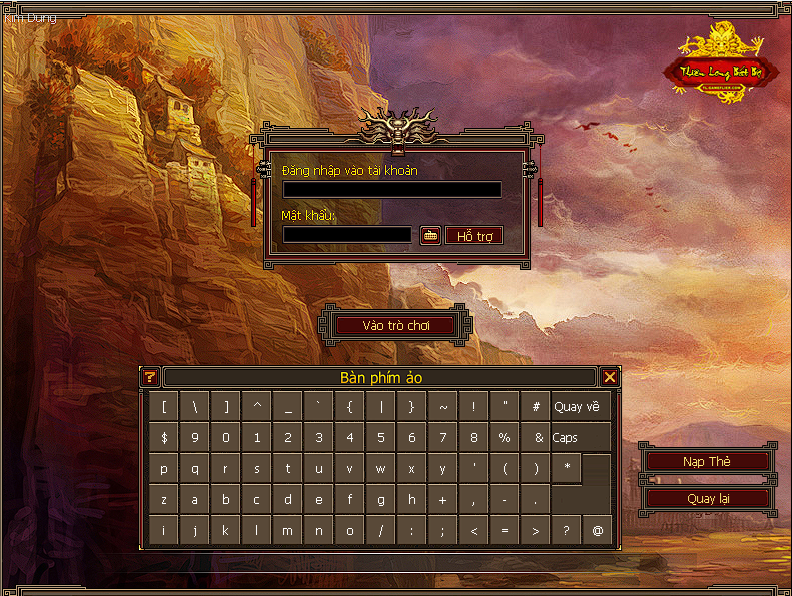Toggle the virtual keyboard icon button
The image size is (792, 596).
click(430, 235)
